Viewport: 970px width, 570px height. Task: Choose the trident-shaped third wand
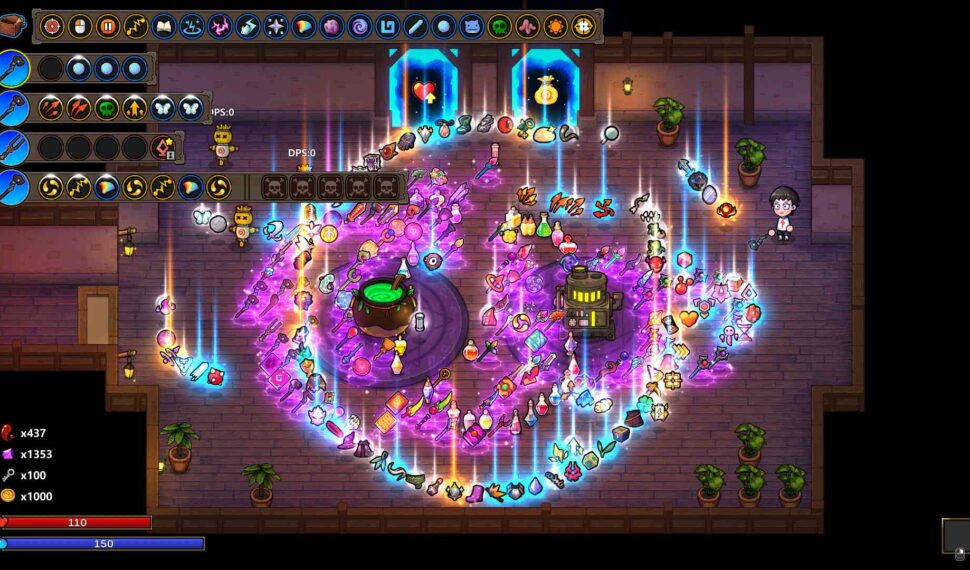14,147
